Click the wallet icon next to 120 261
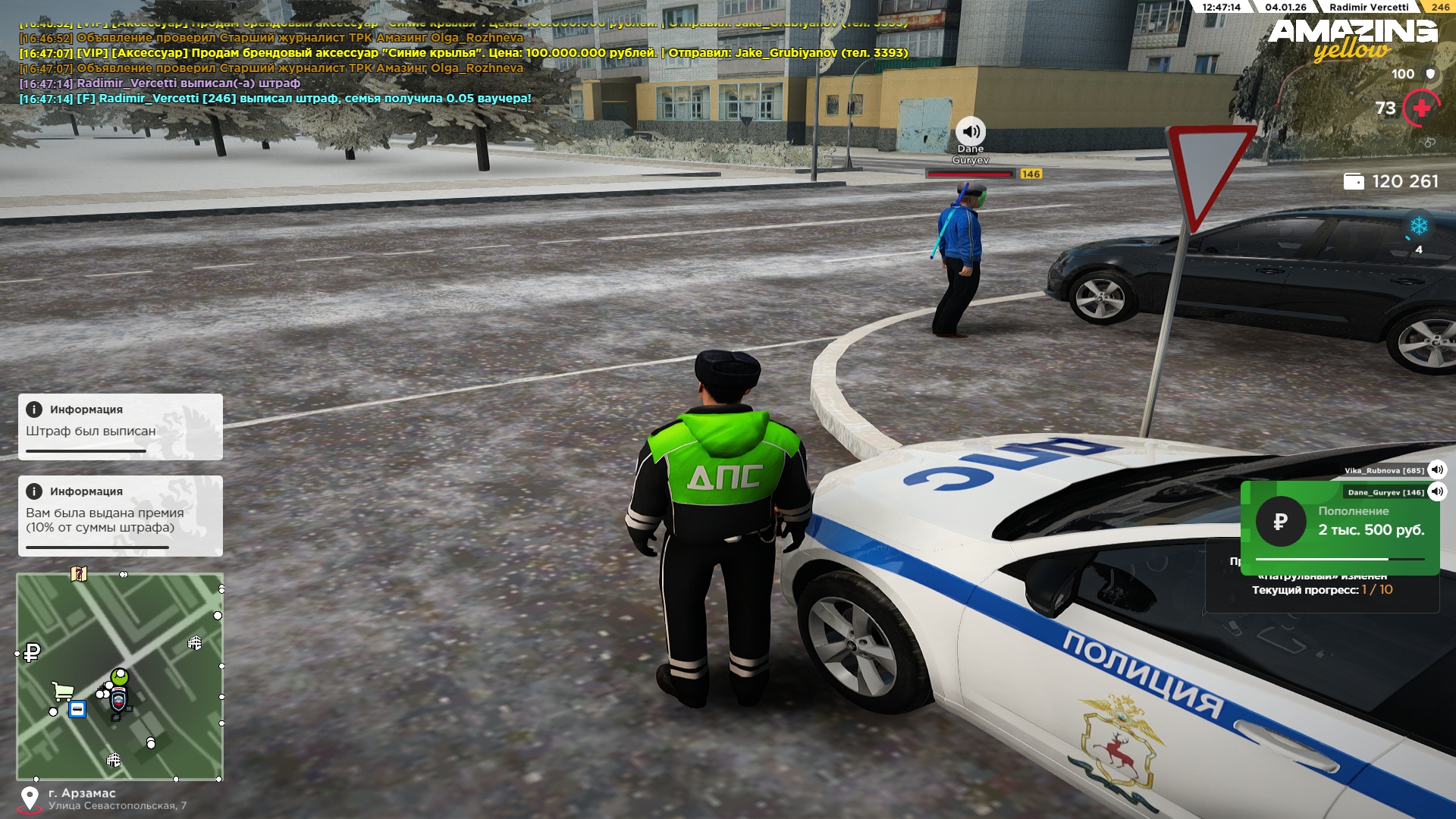The image size is (1456, 819). click(x=1354, y=181)
